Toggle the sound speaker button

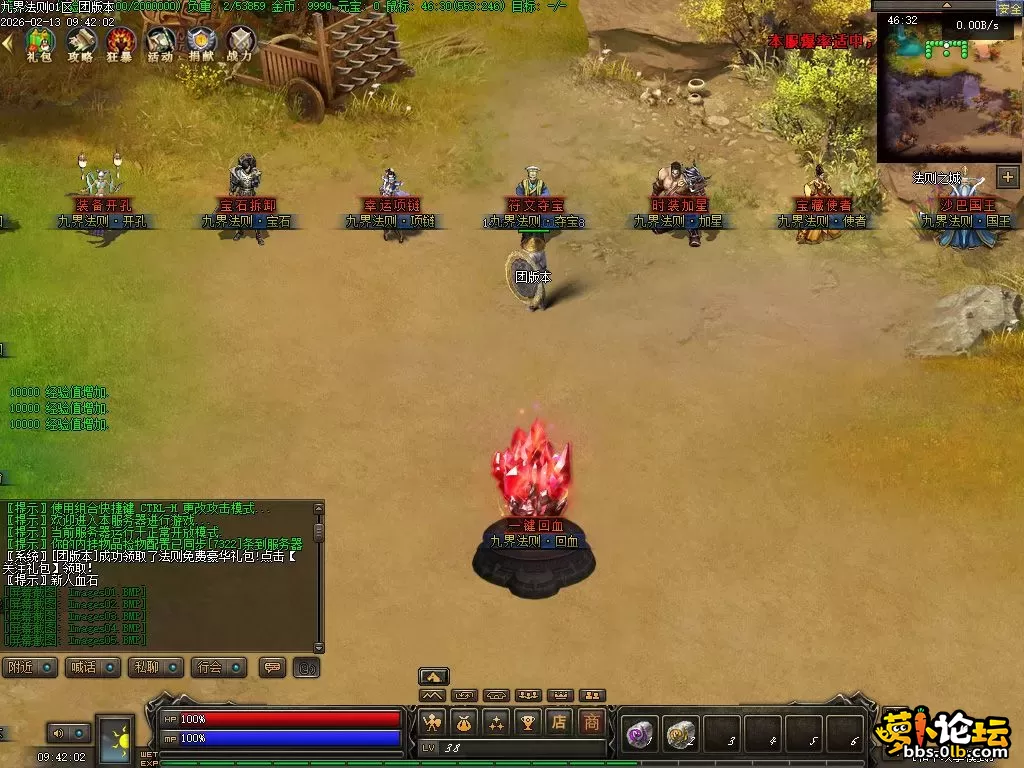pyautogui.click(x=58, y=733)
